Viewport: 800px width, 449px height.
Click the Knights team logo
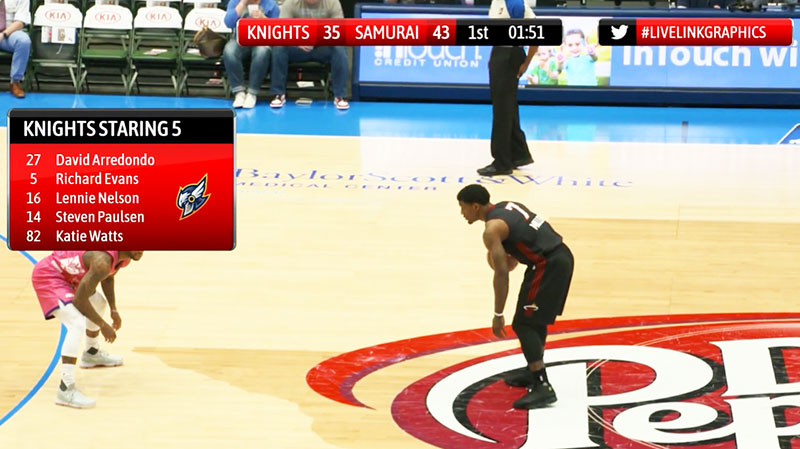click(192, 196)
